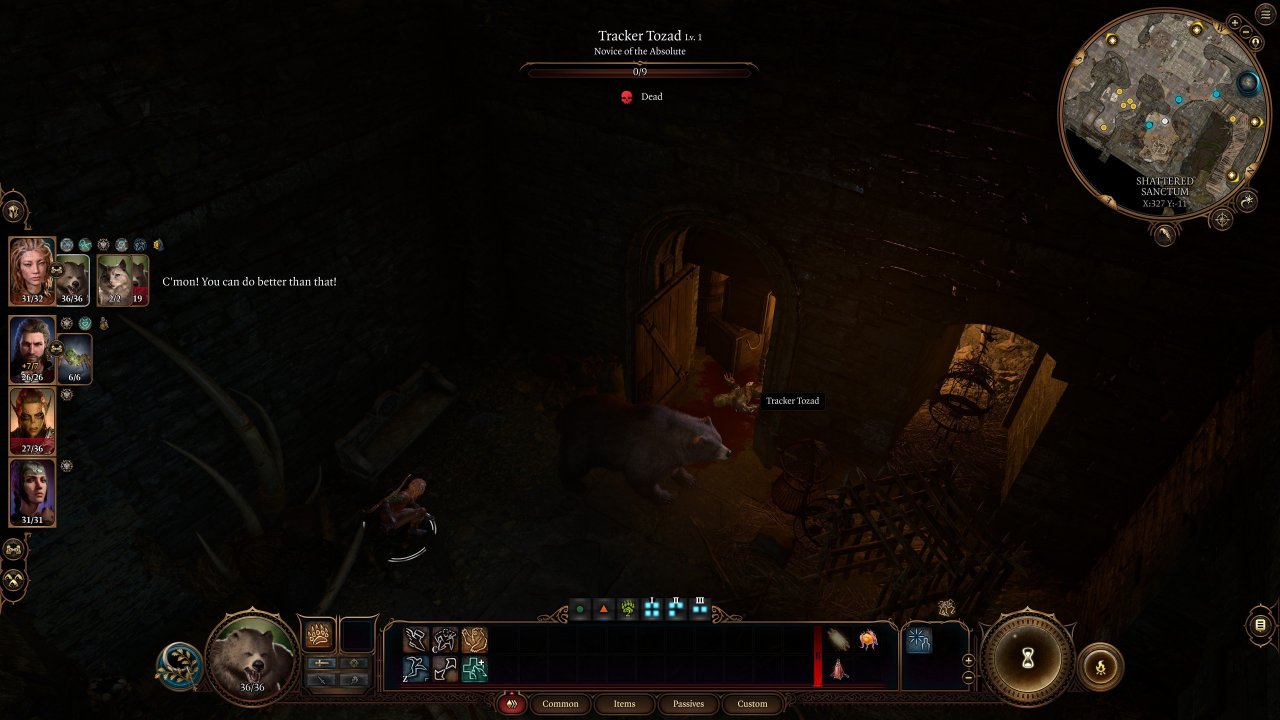Screen dimensions: 1280x720
Task: Select the green-skinned companion party portrait
Action: click(x=32, y=420)
